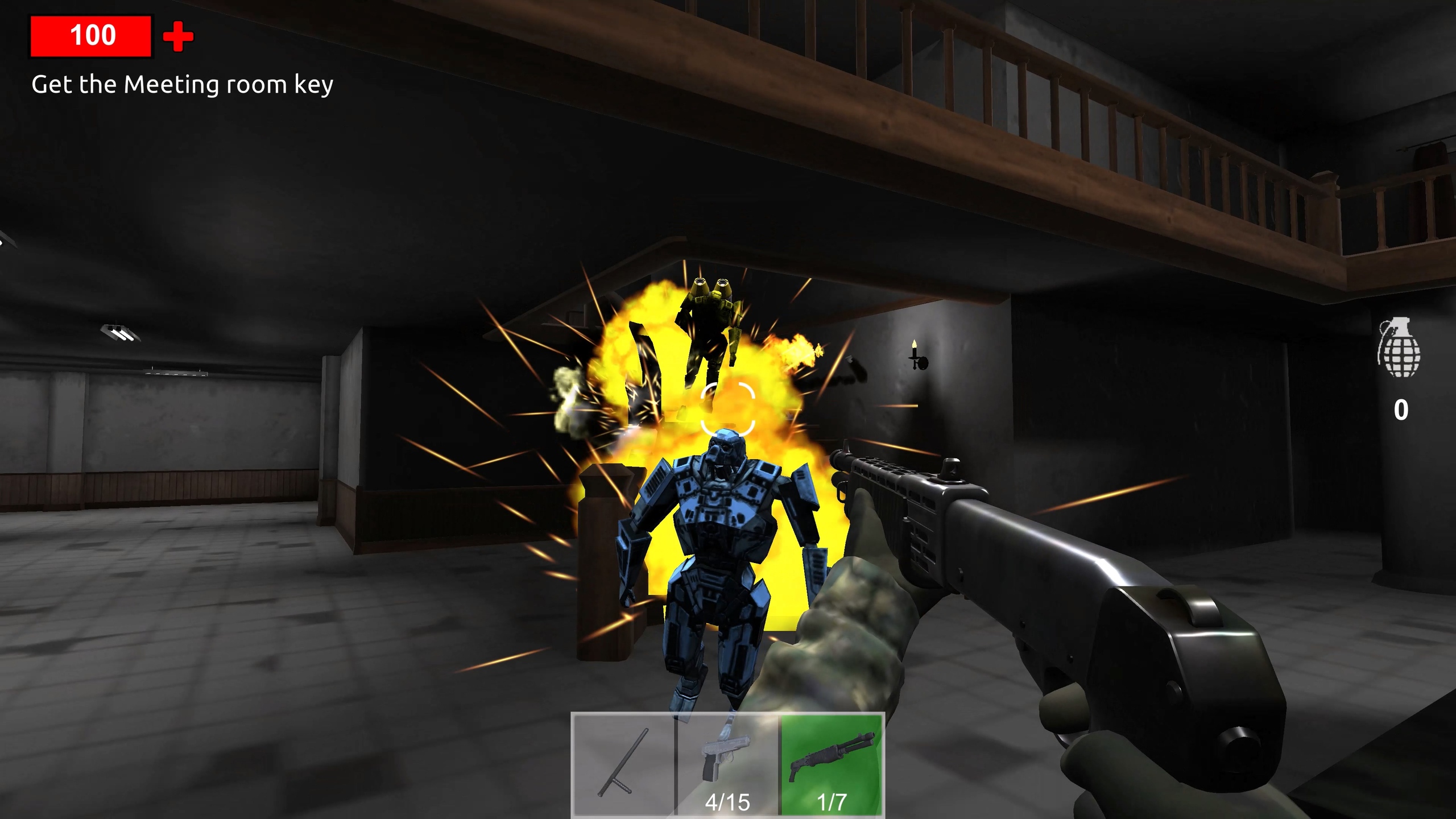
Task: Click the red cross health icon
Action: click(177, 36)
